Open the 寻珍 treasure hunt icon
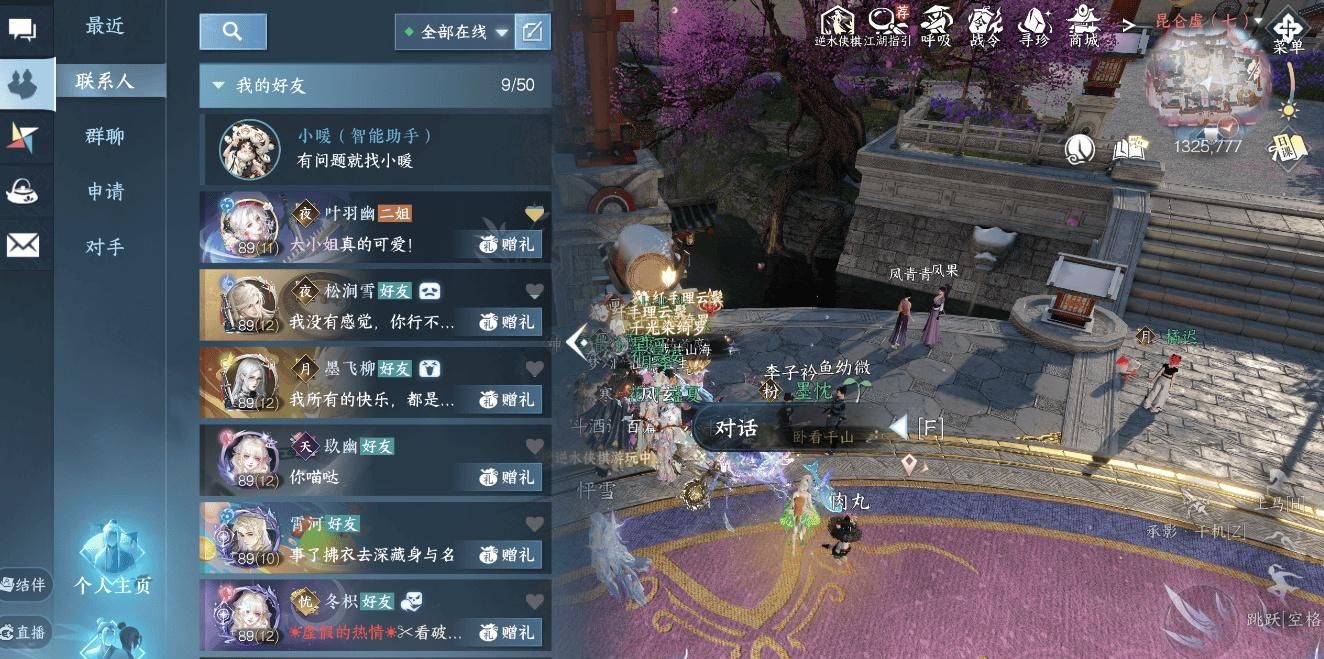 (1034, 25)
